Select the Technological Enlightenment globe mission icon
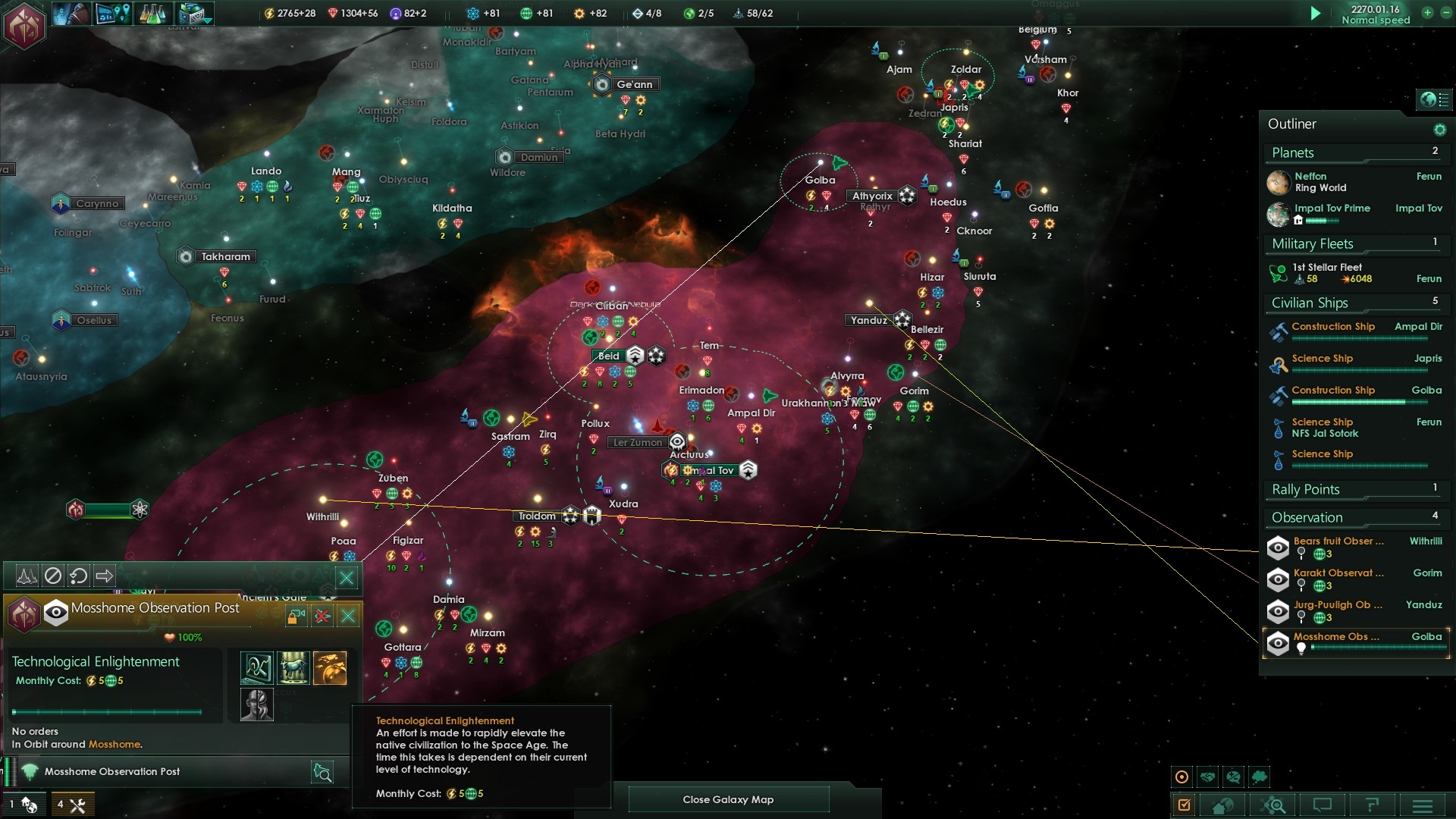1456x819 pixels. coord(330,668)
